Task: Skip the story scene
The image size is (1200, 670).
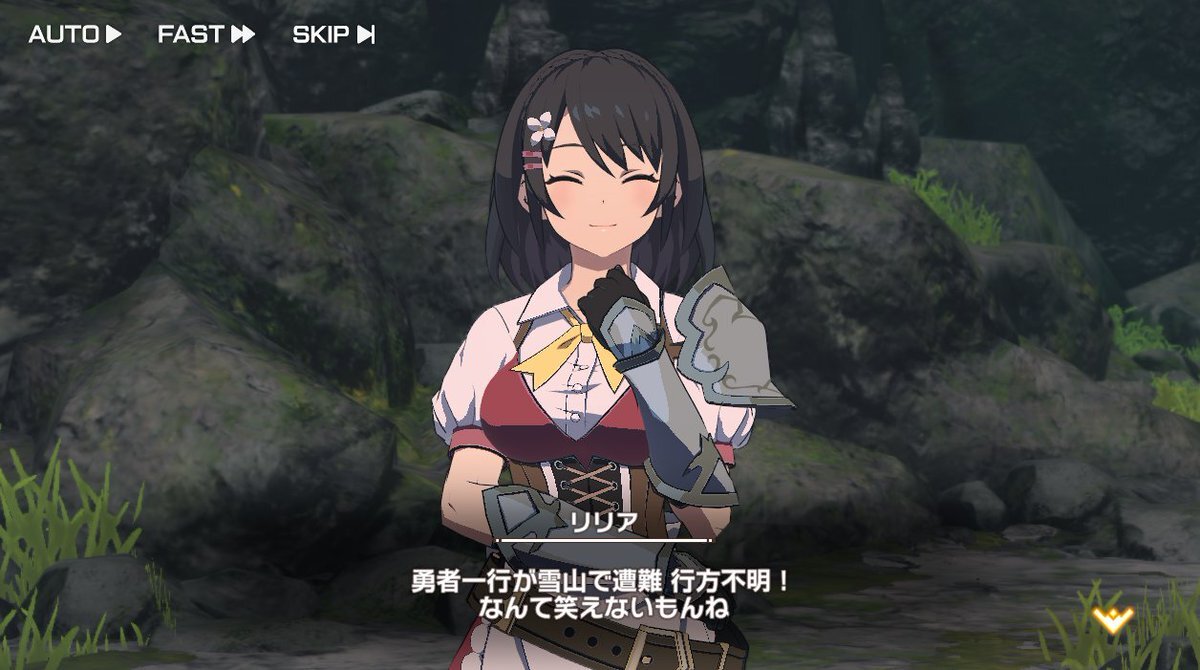Action: click(x=333, y=34)
